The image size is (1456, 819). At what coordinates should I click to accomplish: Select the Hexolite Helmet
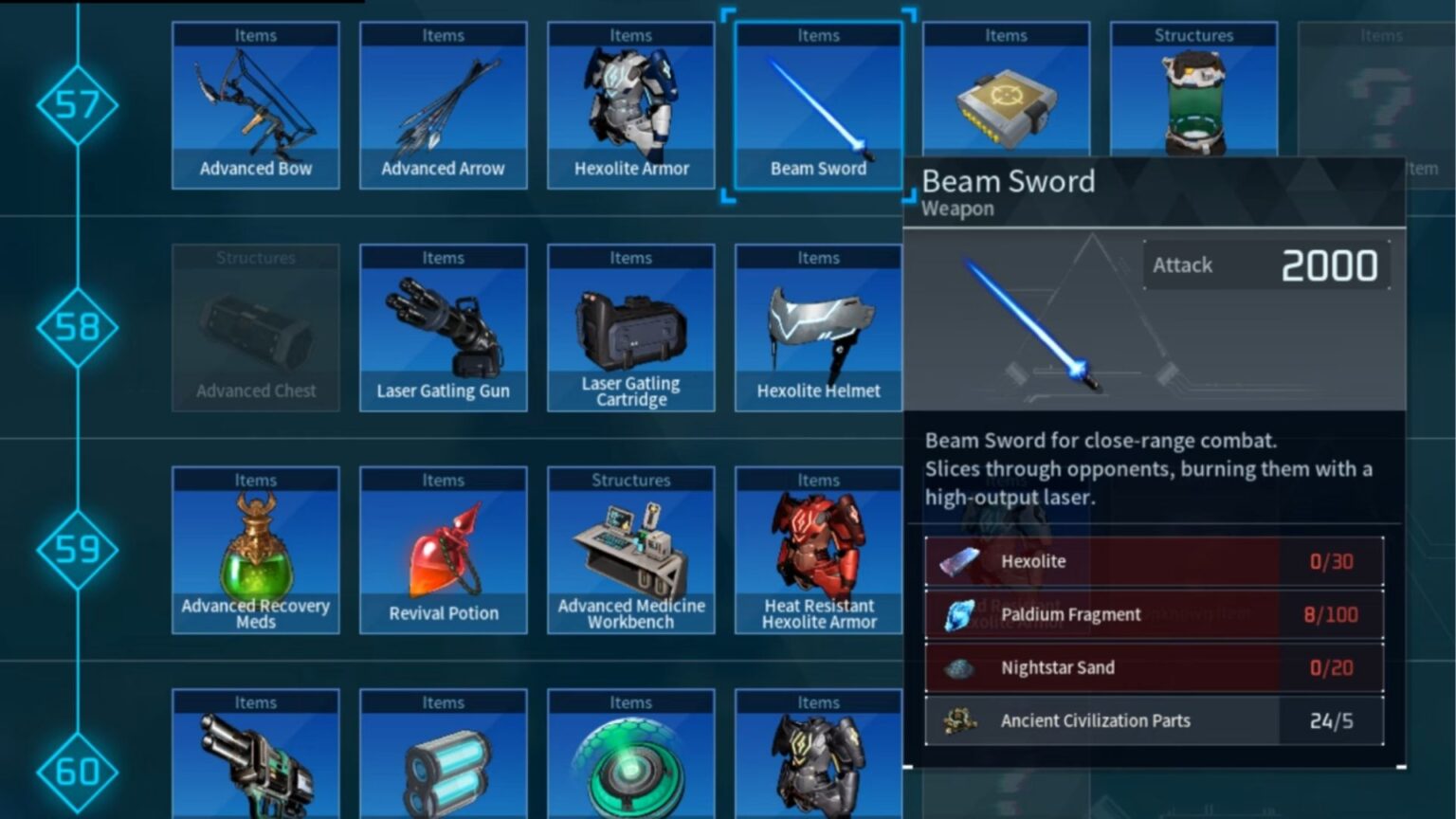pyautogui.click(x=817, y=327)
